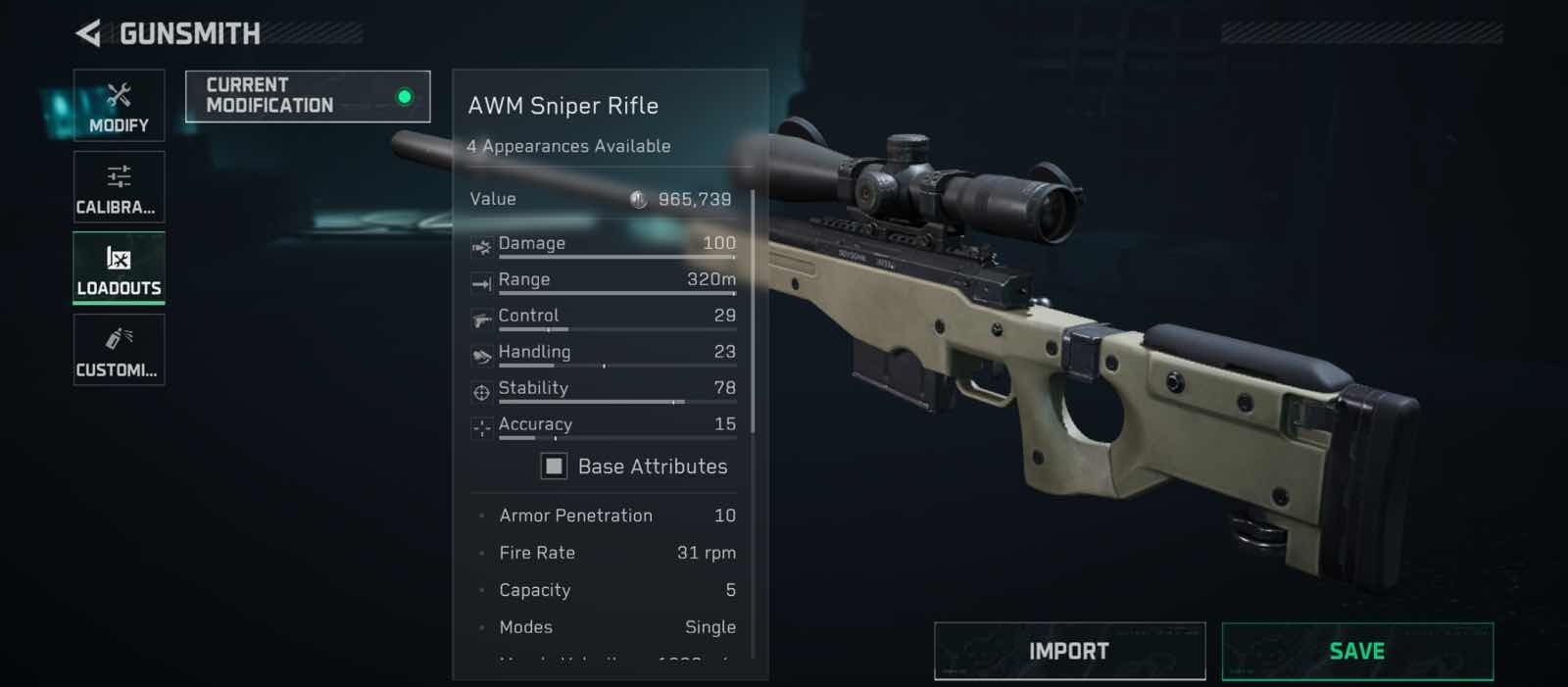Import a weapon build
This screenshot has height=687, width=1568.
coord(1069,651)
